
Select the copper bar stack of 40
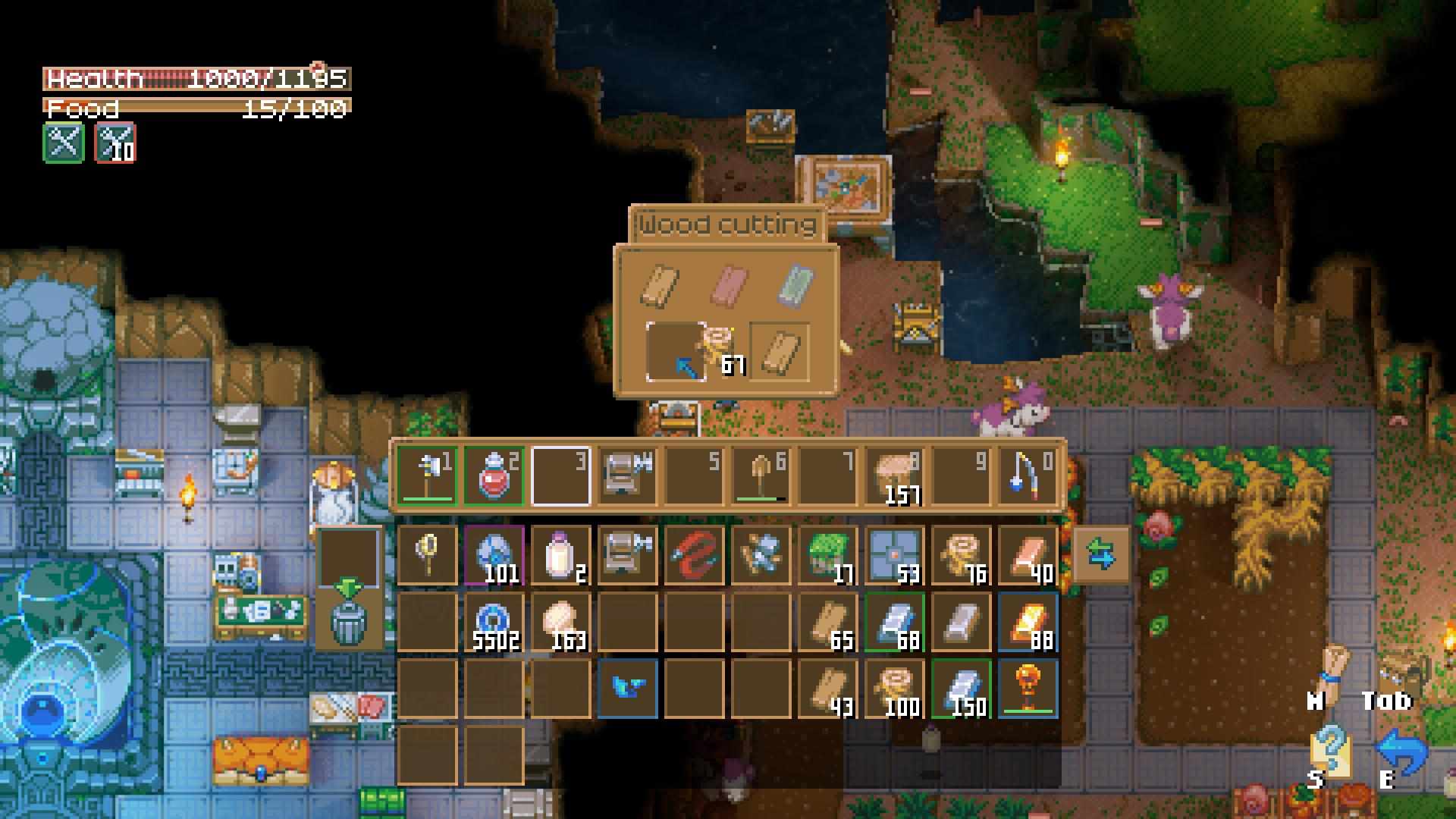tap(1028, 556)
